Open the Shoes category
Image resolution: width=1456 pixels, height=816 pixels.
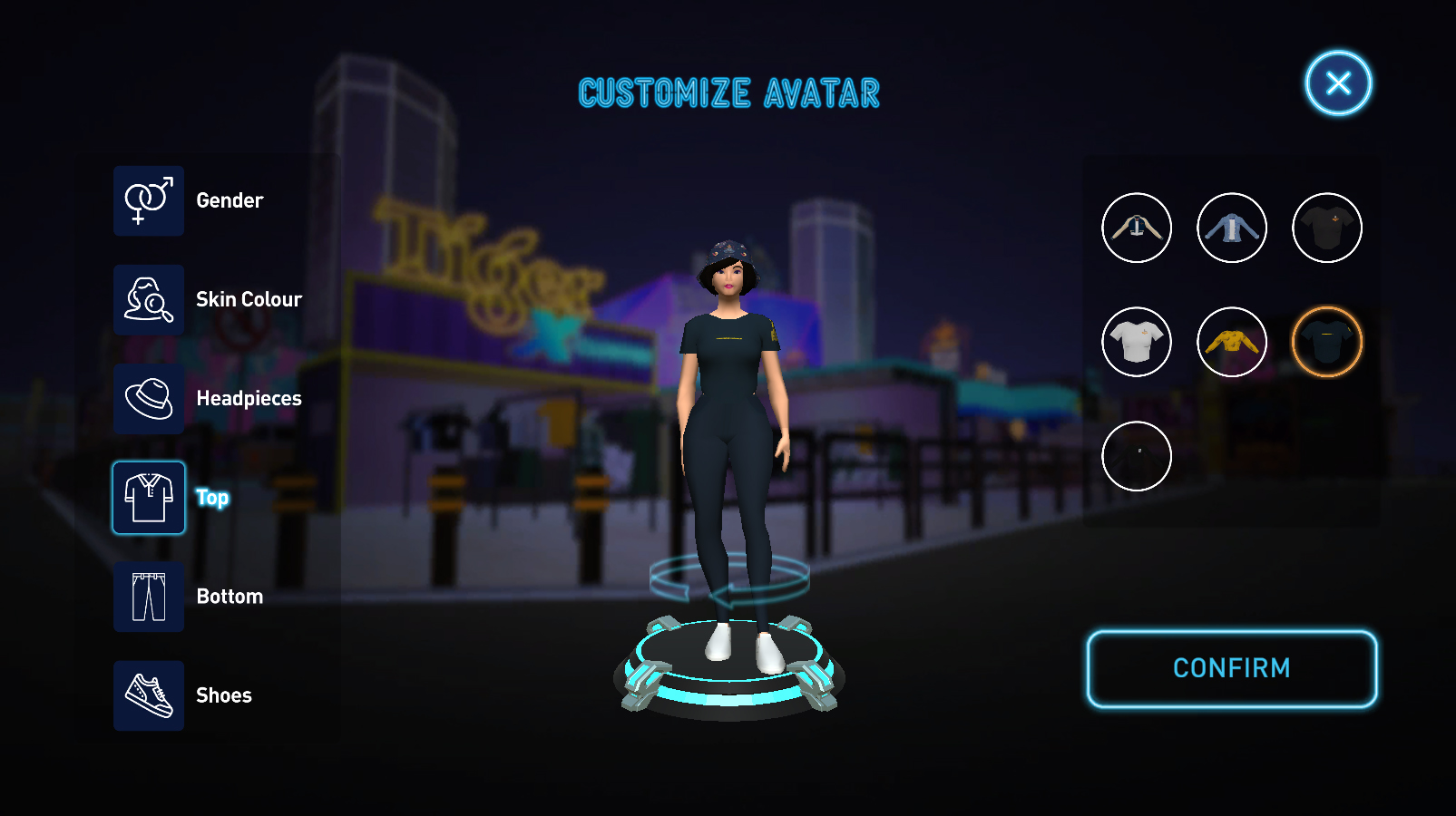click(x=149, y=695)
